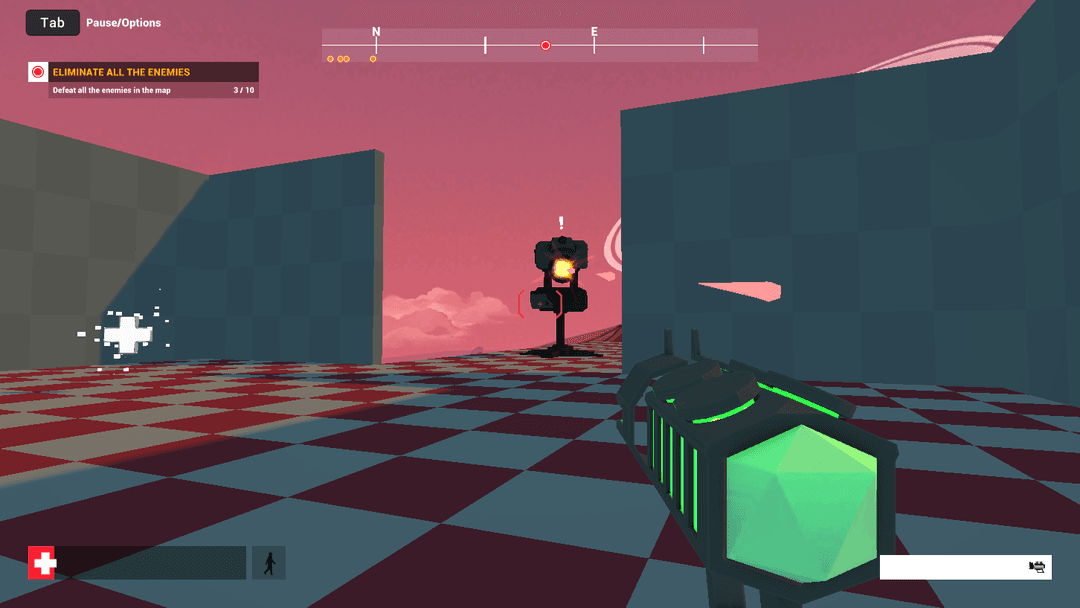
Task: Click the standing figure stance icon
Action: click(269, 563)
